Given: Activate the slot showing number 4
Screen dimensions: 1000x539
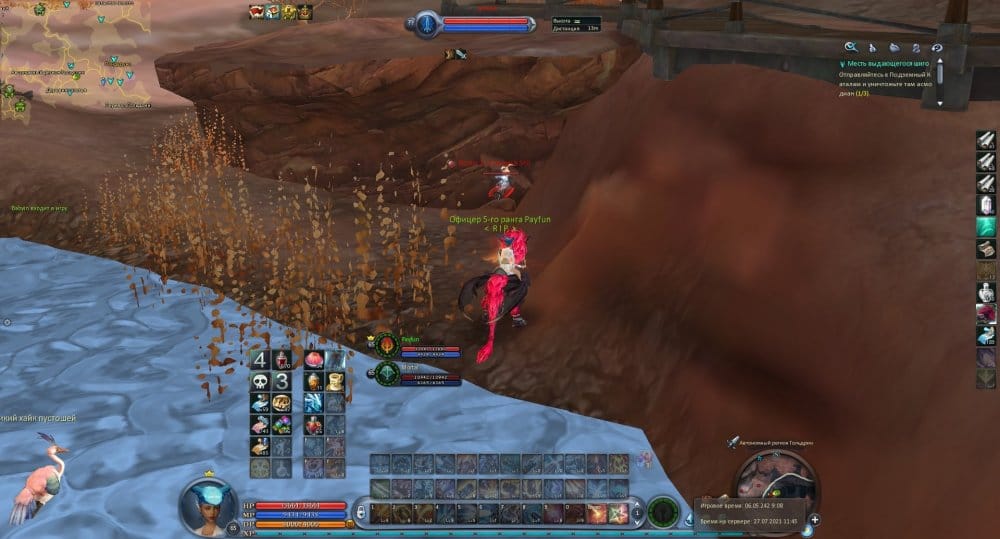Looking at the screenshot, I should click(x=260, y=360).
